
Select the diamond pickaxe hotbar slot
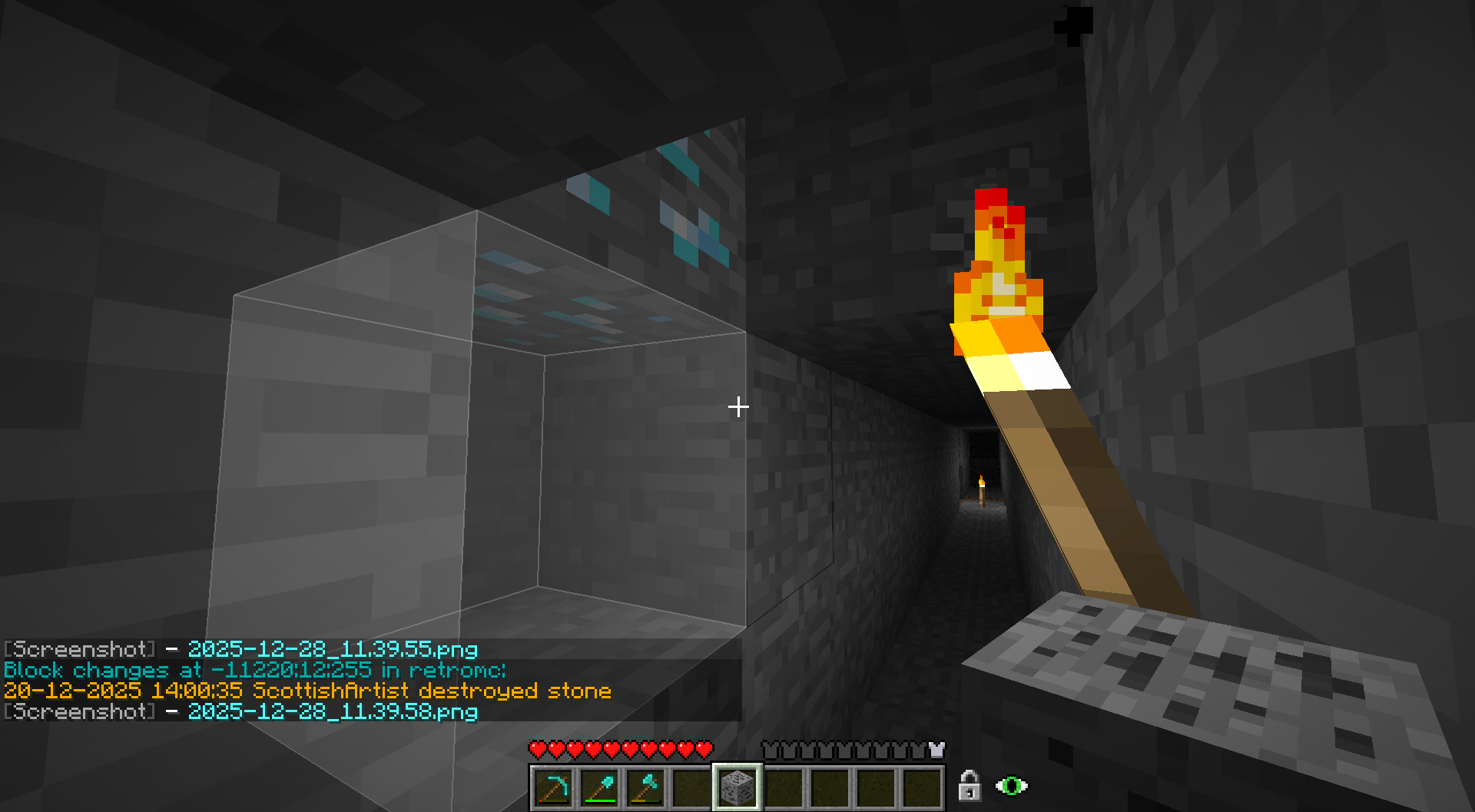553,787
